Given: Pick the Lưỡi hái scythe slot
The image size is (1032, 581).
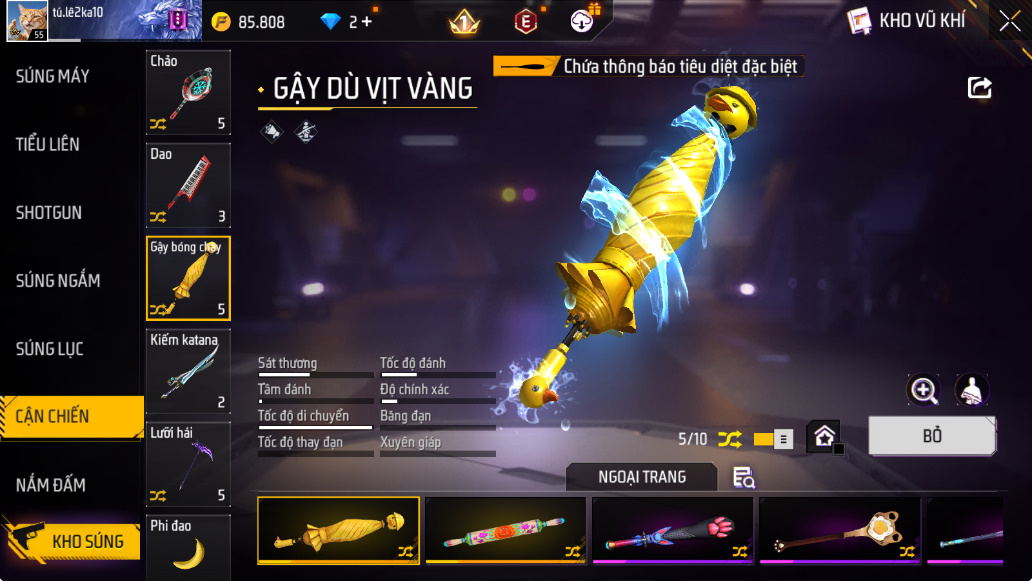Looking at the screenshot, I should coord(188,463).
